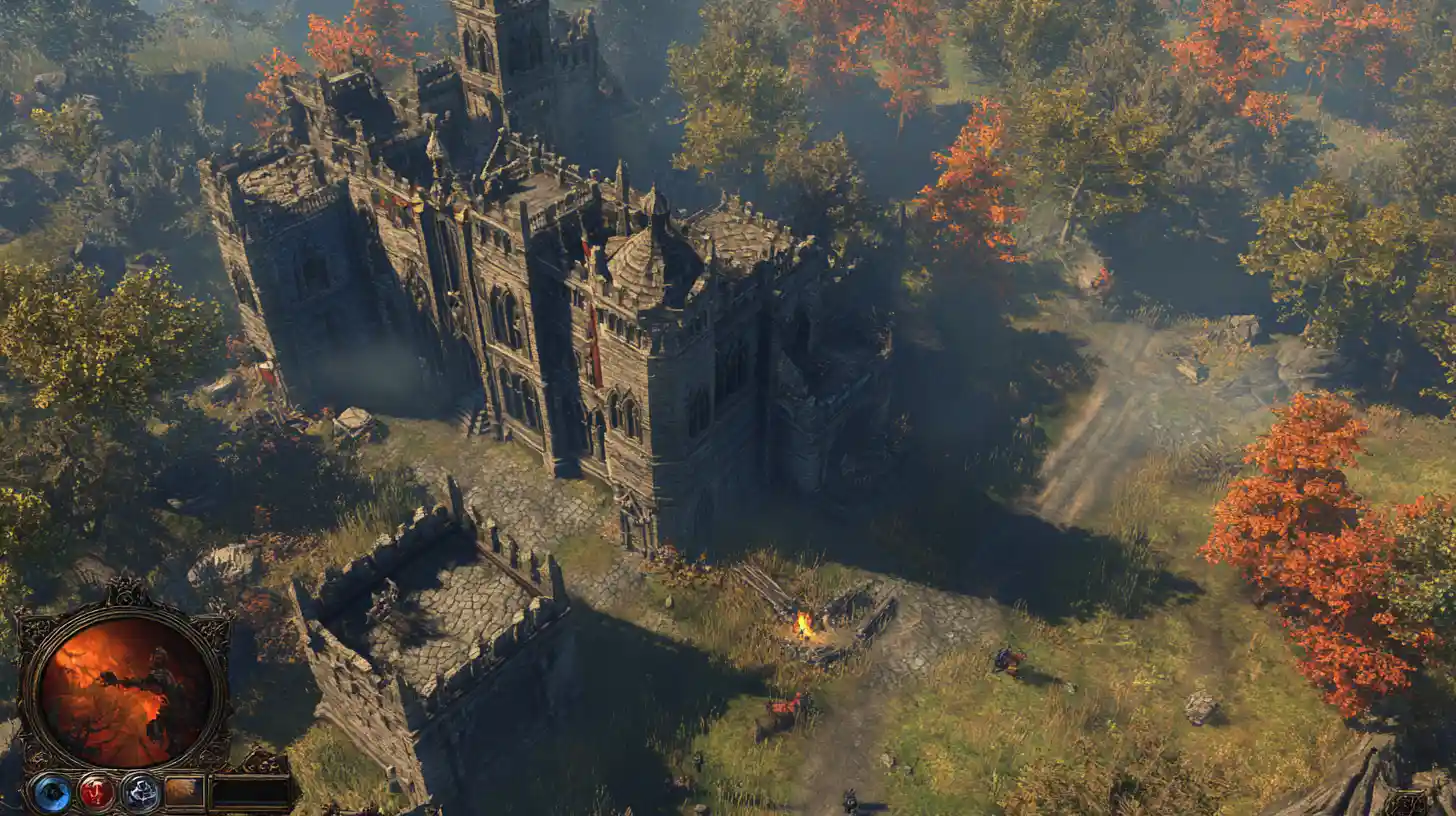Click the burning campfire in the courtyard
The image size is (1456, 816).
805,625
